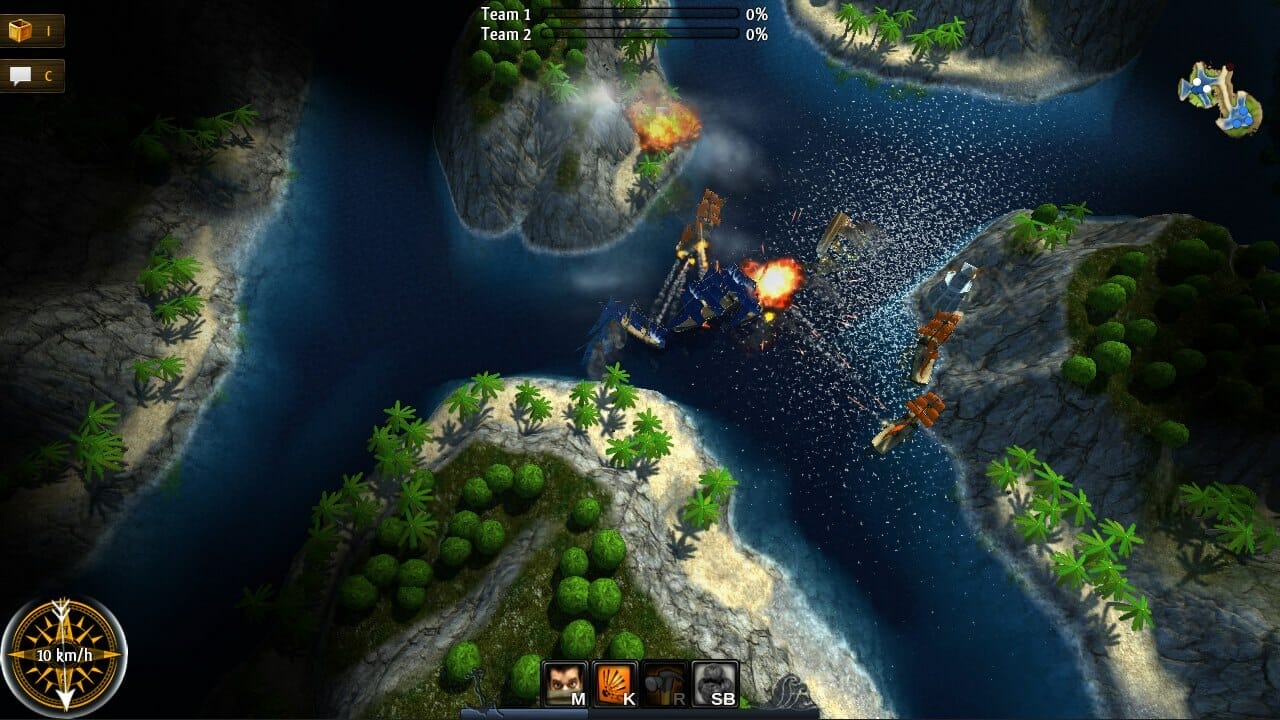Trigger the cannonball pile ability
This screenshot has width=1280, height=720.
(x=715, y=684)
